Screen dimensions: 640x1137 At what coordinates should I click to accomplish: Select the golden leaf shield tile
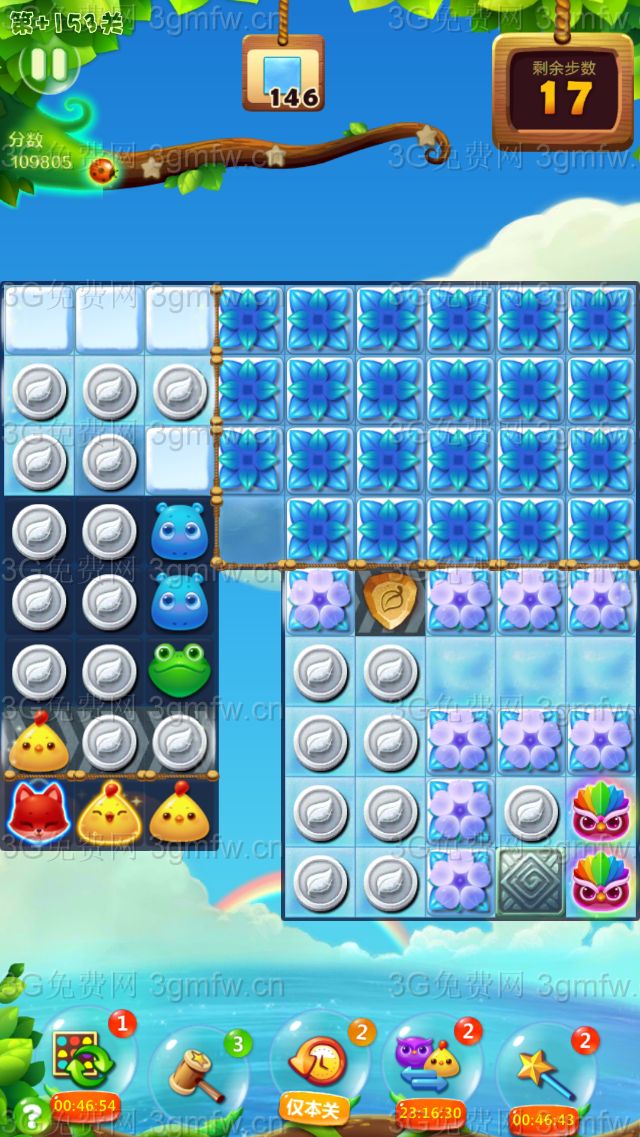(391, 602)
